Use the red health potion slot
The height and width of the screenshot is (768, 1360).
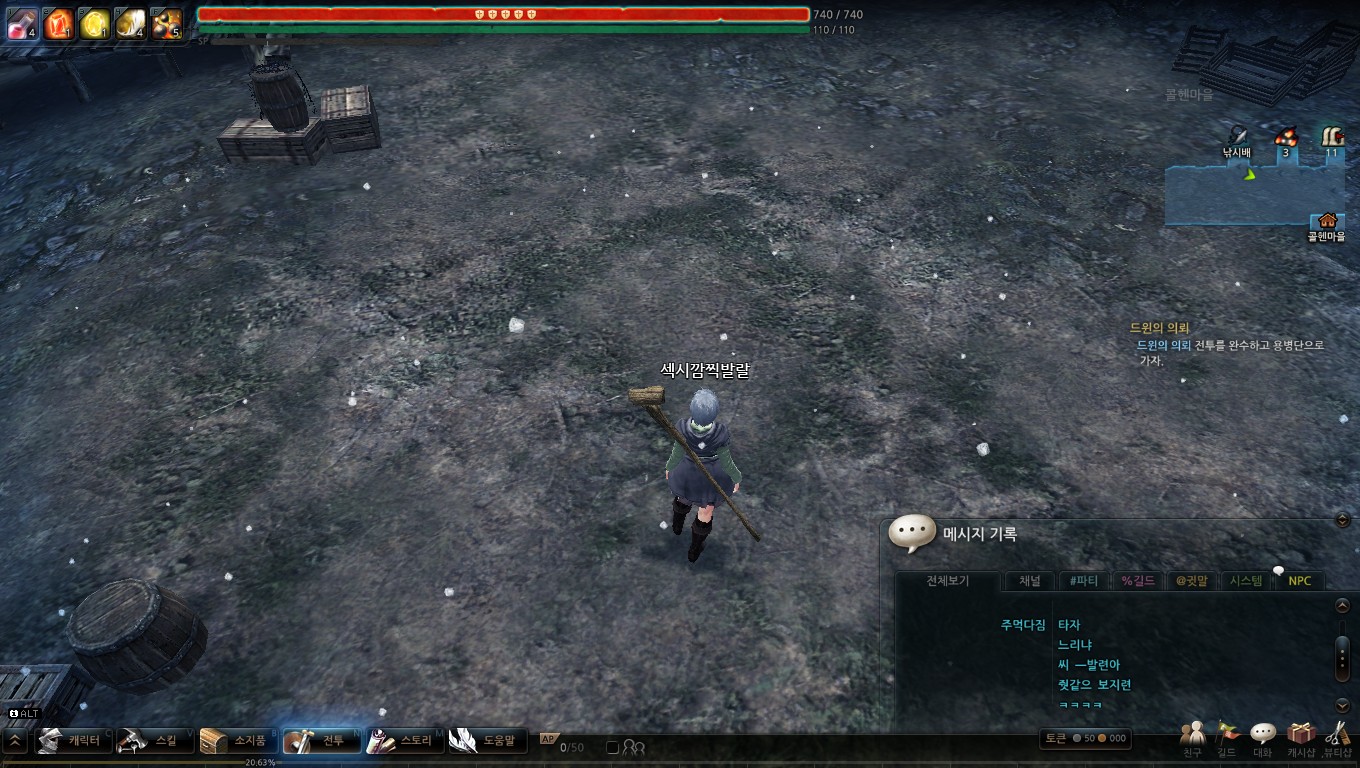click(x=22, y=23)
